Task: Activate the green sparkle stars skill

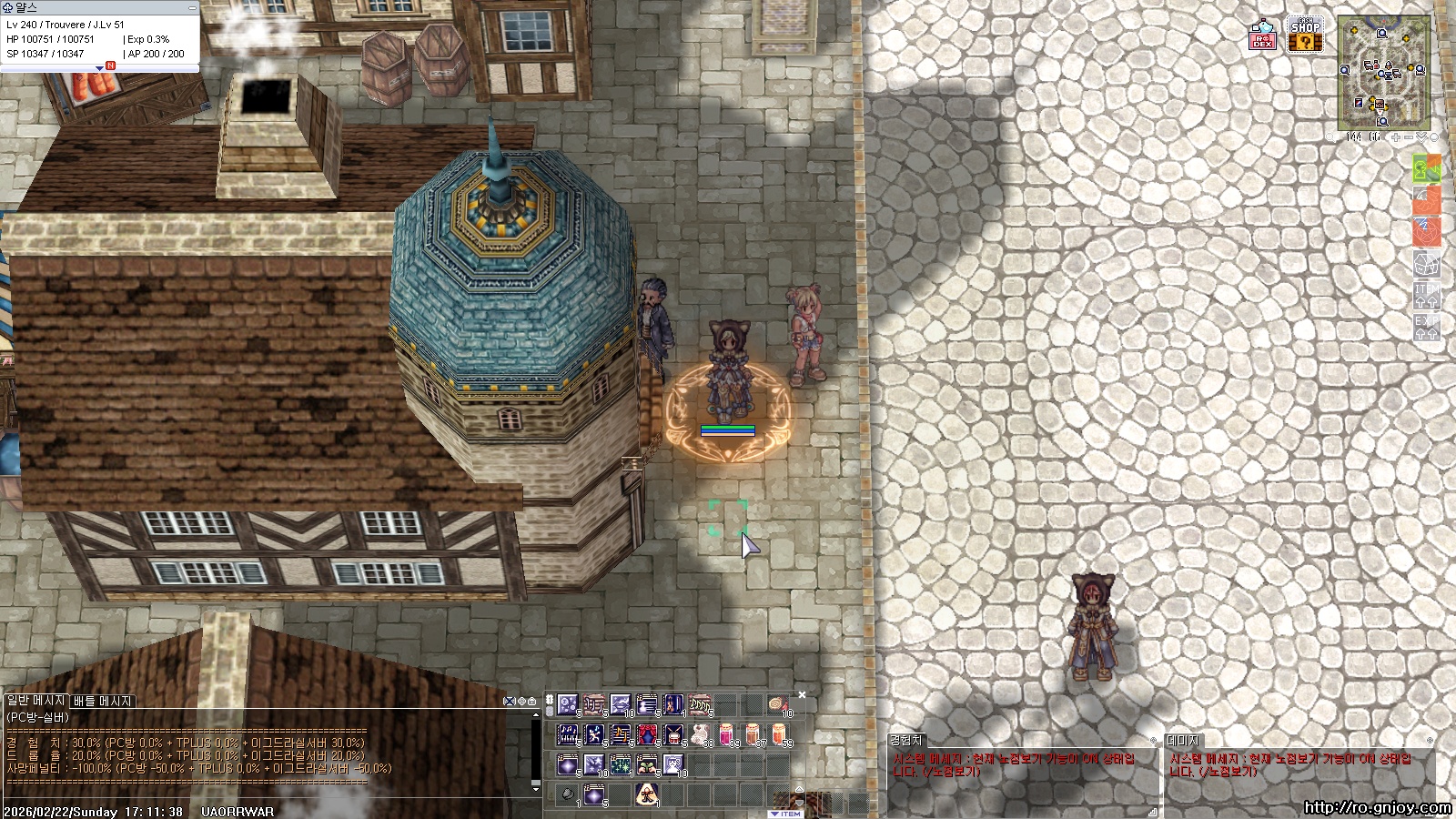Action: pyautogui.click(x=621, y=764)
